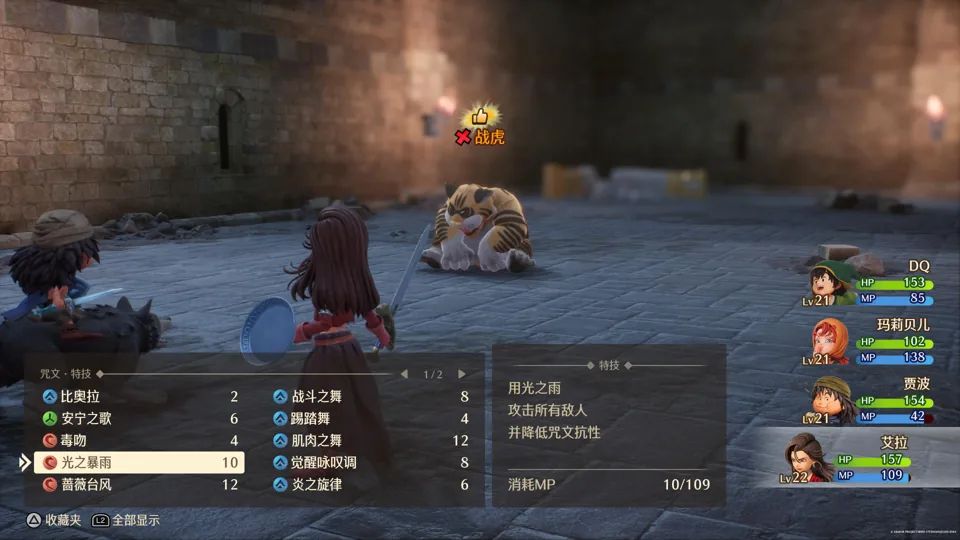Pick the 毒吻 skill entry

(x=139, y=440)
